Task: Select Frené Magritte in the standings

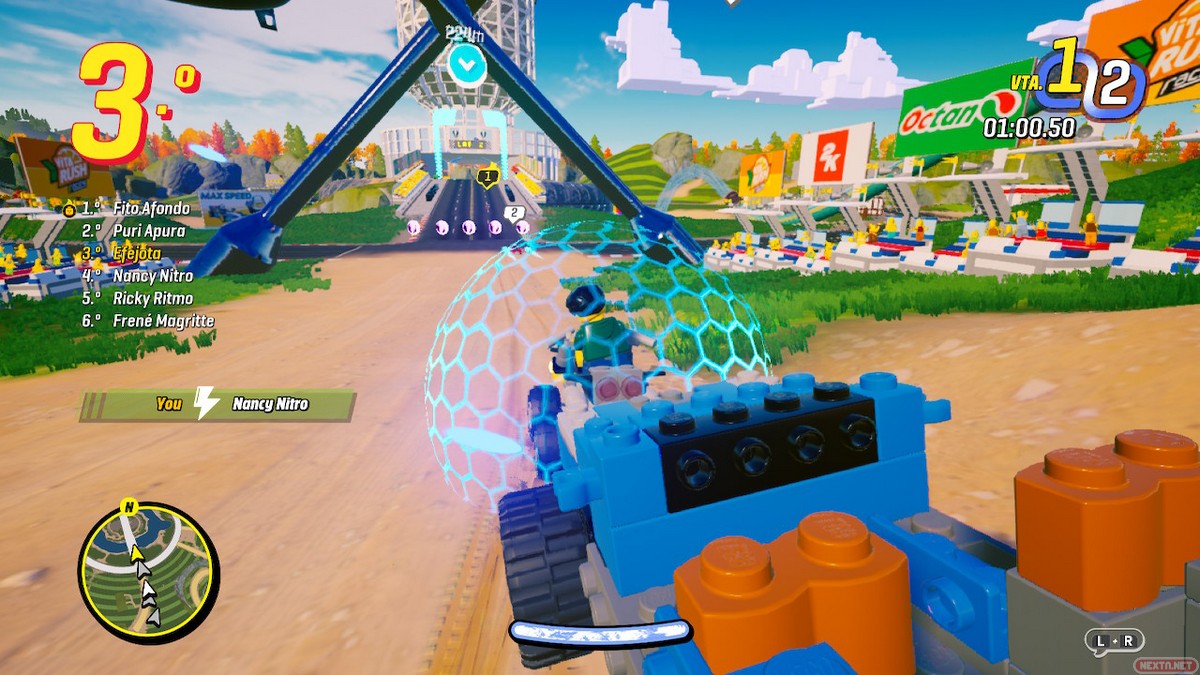Action: click(163, 320)
